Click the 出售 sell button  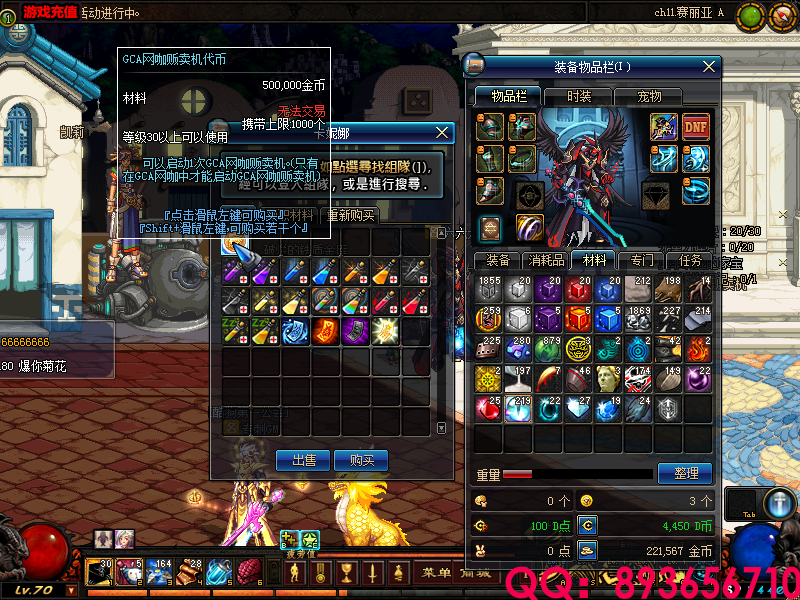[304, 460]
